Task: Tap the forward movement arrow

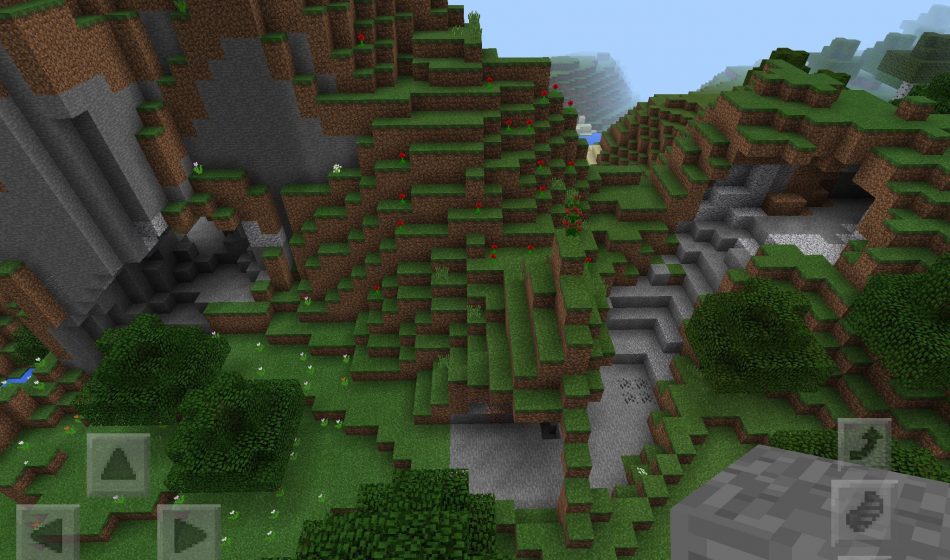Action: point(118,465)
